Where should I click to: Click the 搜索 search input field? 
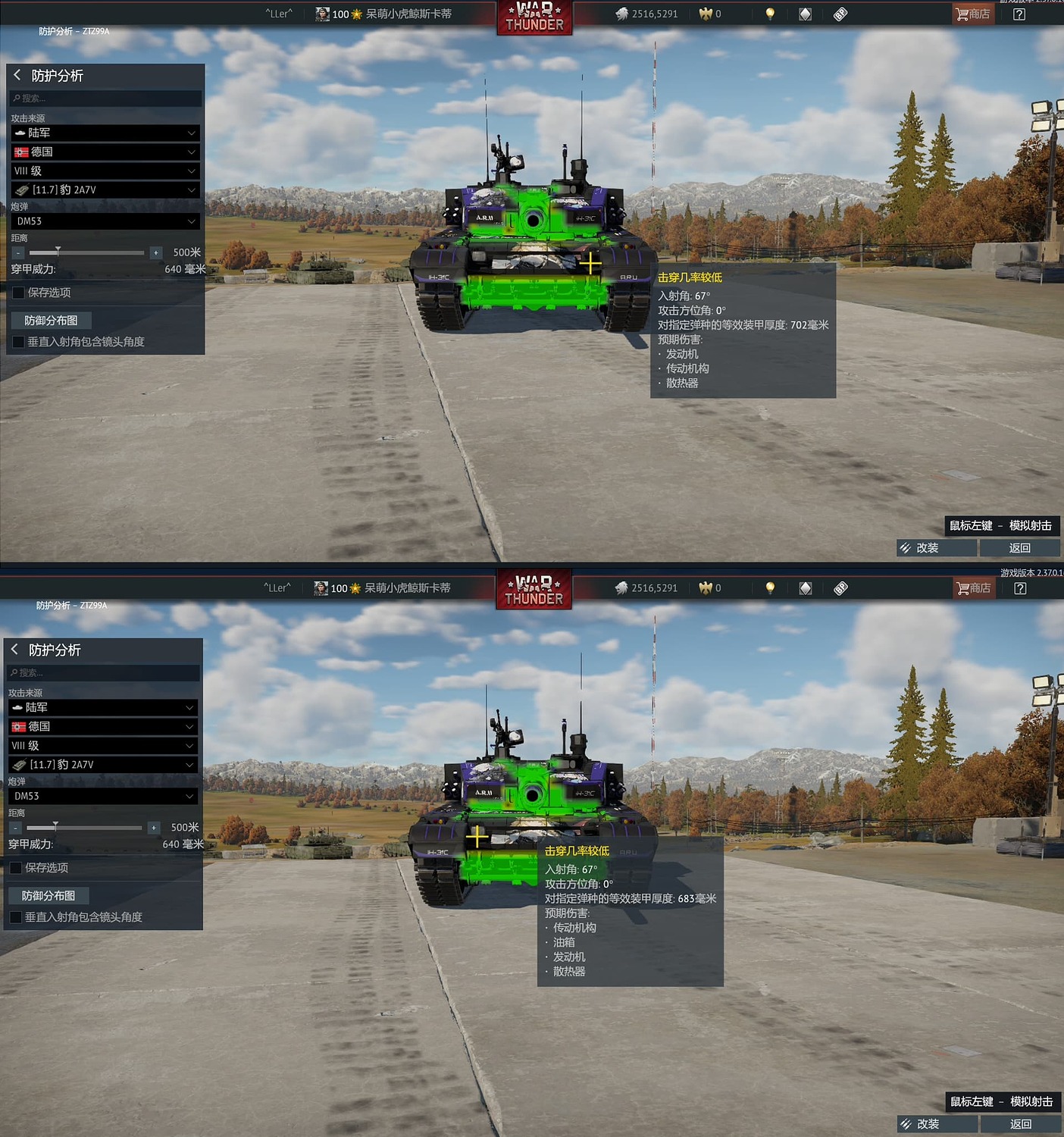pos(105,98)
